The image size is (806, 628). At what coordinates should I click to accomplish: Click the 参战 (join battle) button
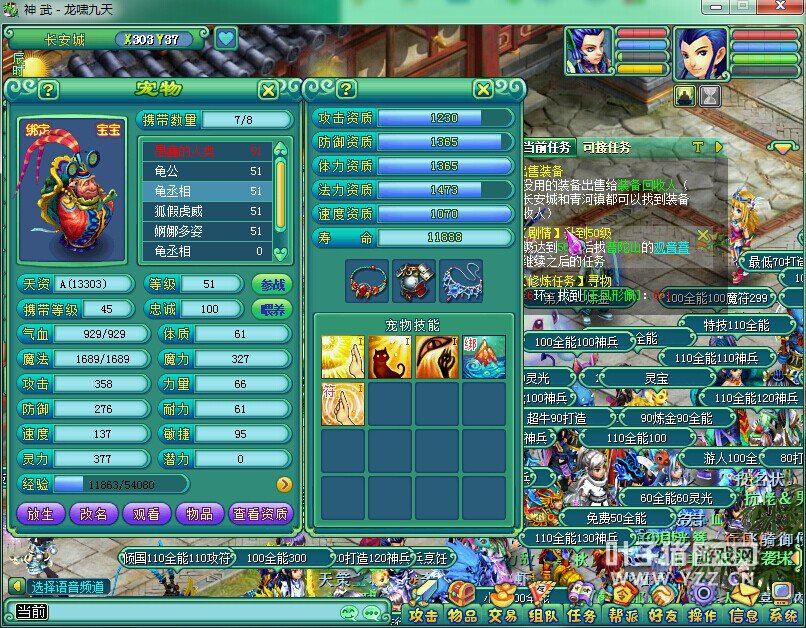point(272,284)
